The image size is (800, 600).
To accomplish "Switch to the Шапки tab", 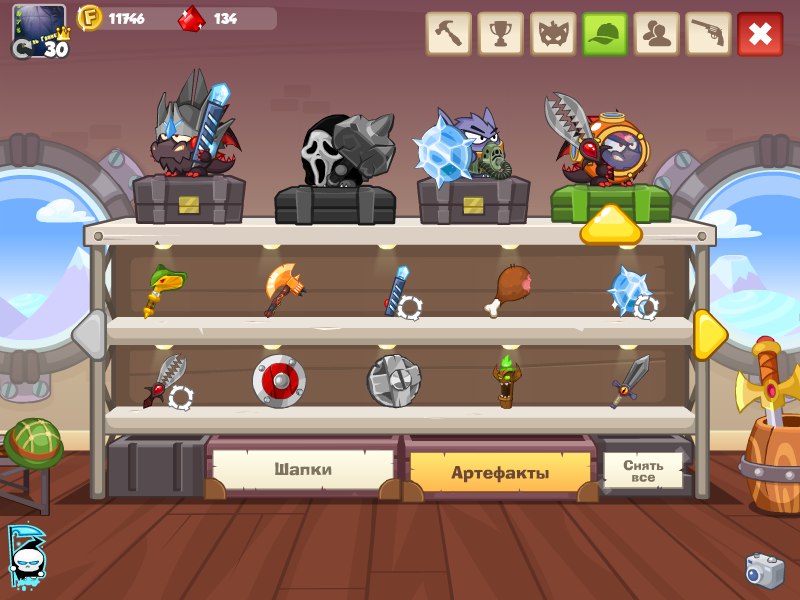I will coord(303,469).
